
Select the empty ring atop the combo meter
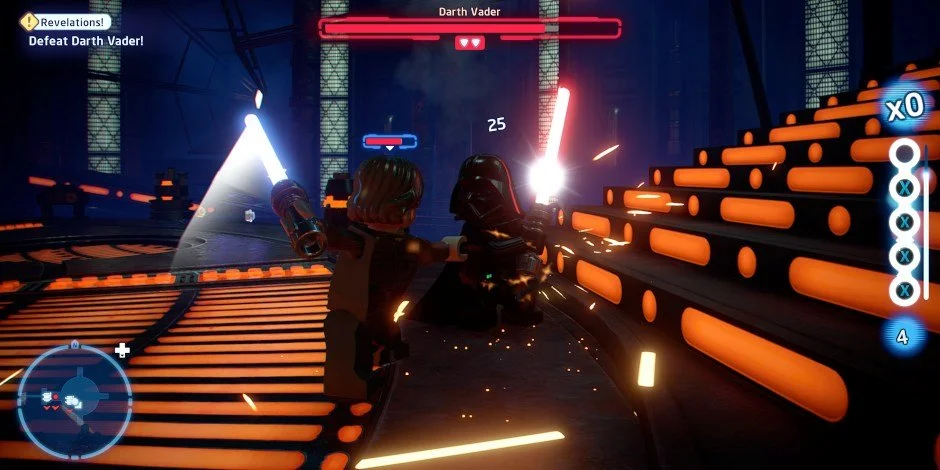904,154
